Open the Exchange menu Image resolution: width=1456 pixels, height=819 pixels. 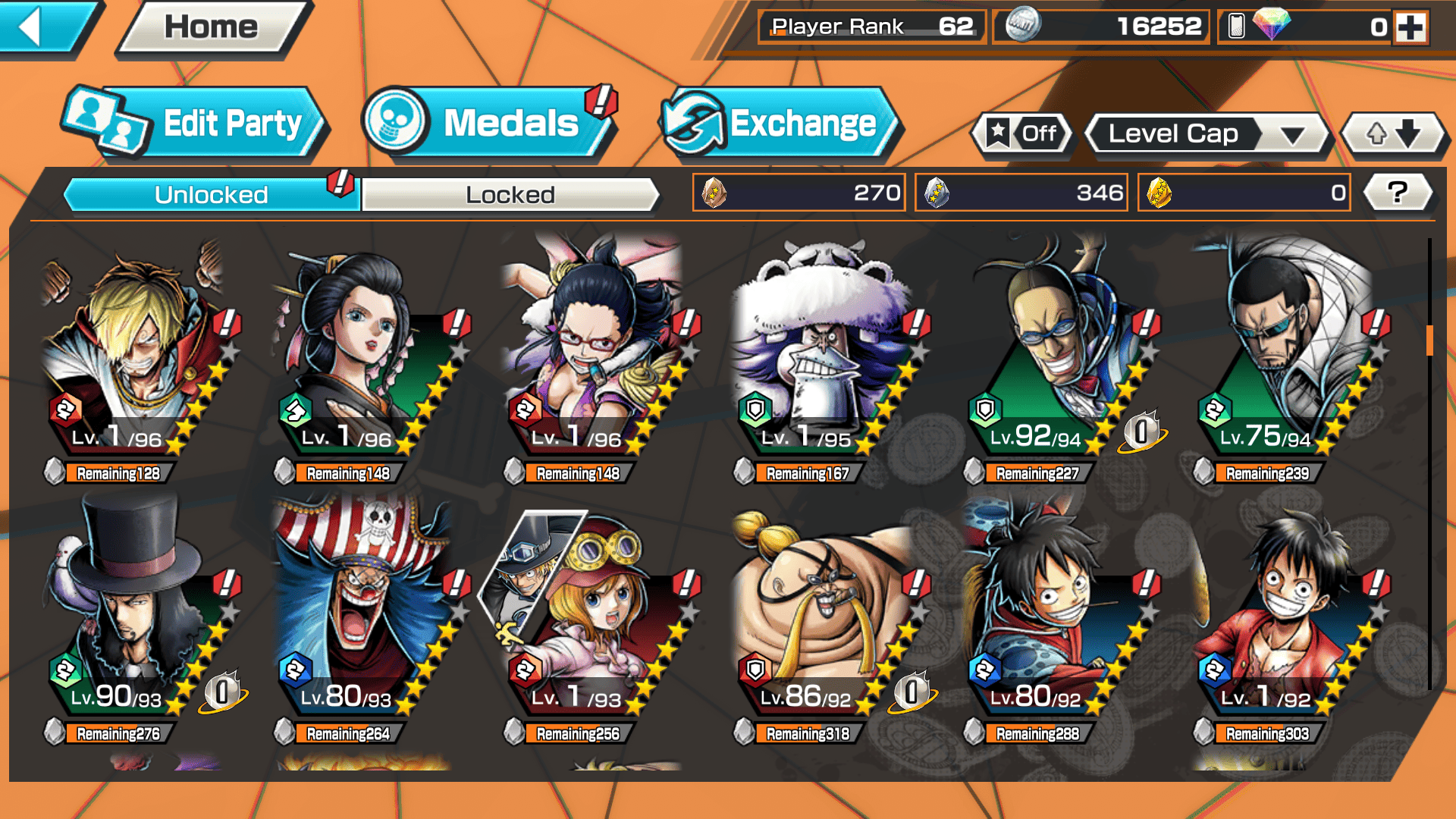tap(780, 124)
